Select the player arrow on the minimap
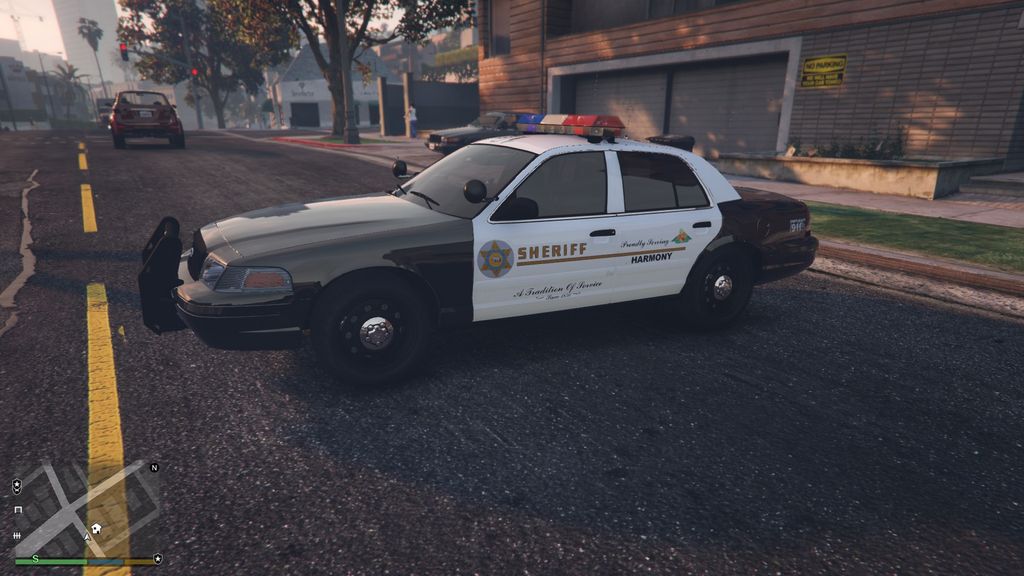Viewport: 1024px width, 576px height. [88, 536]
